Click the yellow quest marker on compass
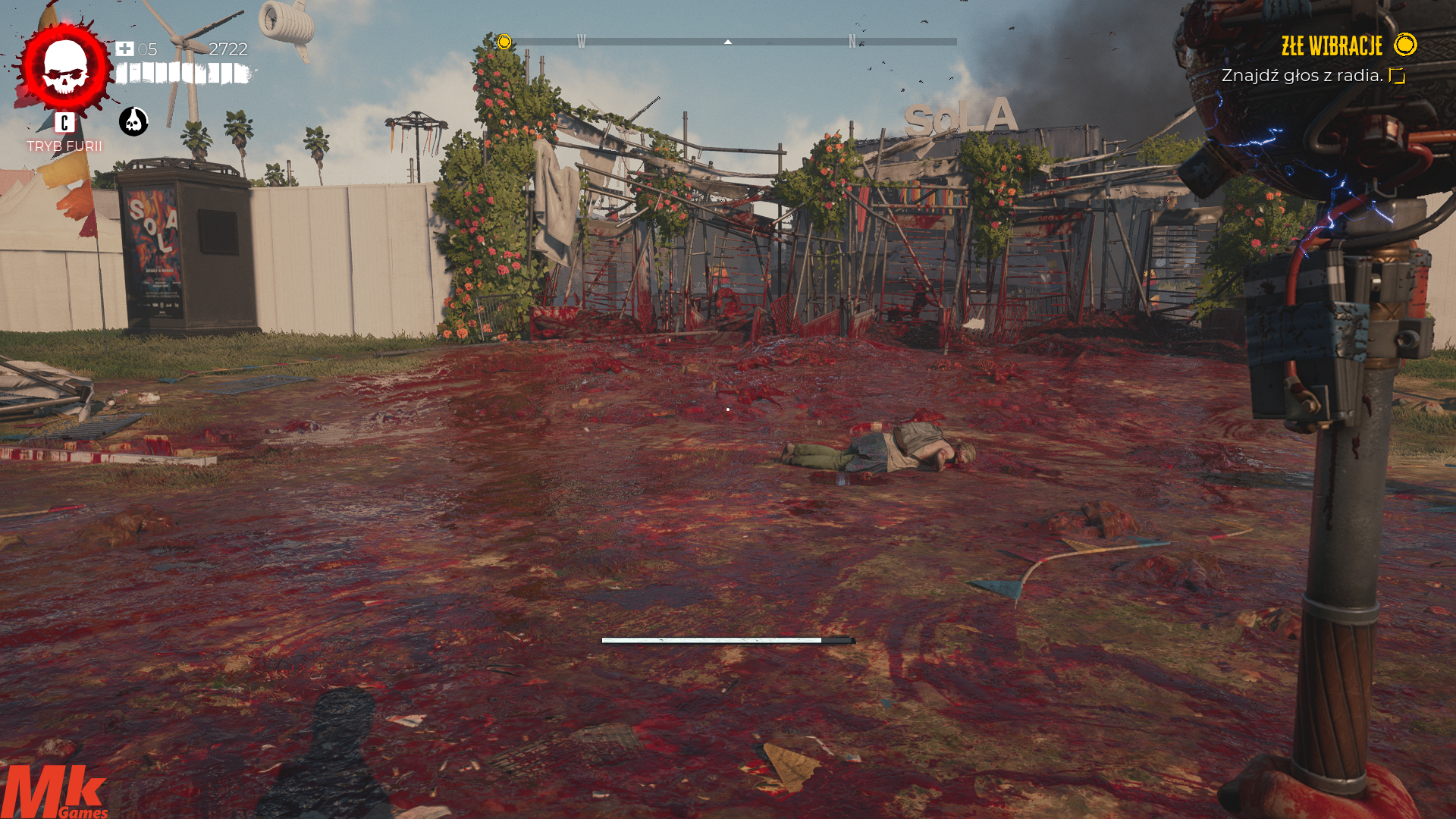The image size is (1456, 819). [504, 42]
